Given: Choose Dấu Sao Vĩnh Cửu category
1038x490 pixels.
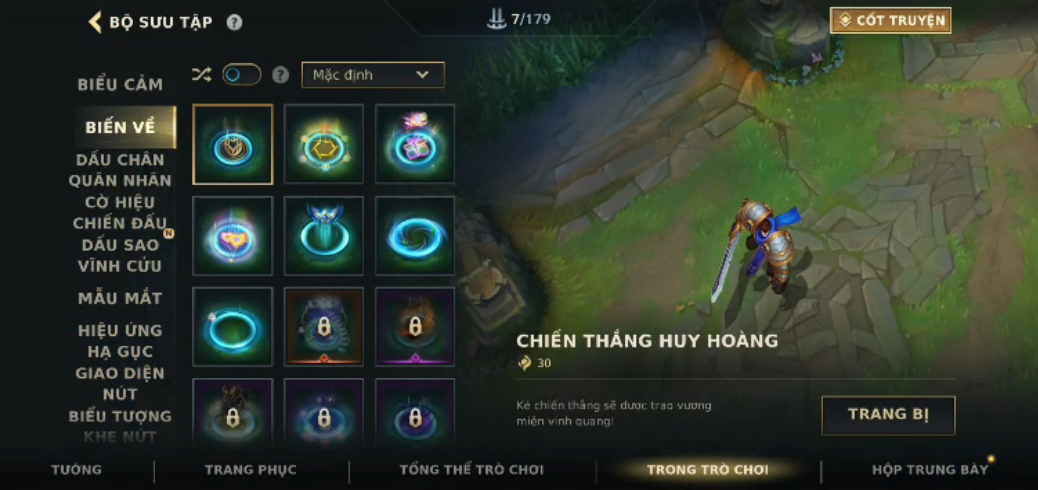Looking at the screenshot, I should [120, 255].
